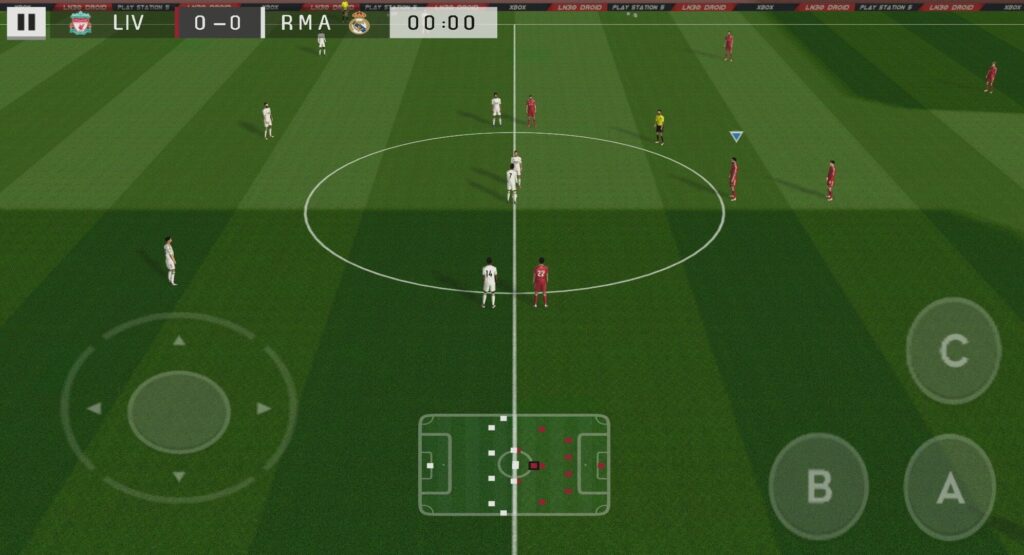Tap the joystick's left arrow
Viewport: 1024px width, 555px height.
(x=94, y=409)
